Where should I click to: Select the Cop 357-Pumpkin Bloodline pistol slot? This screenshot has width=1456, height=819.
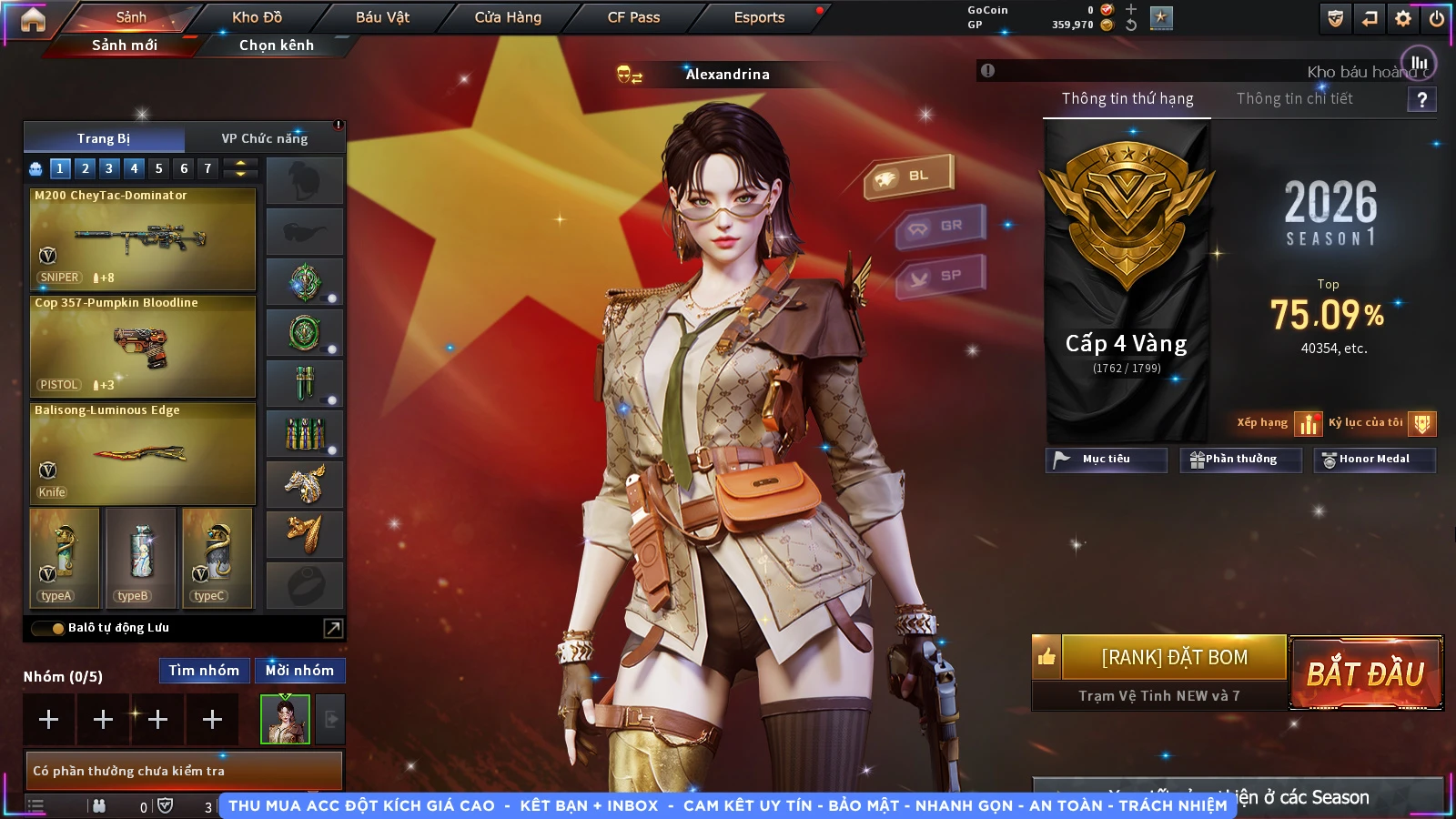143,346
